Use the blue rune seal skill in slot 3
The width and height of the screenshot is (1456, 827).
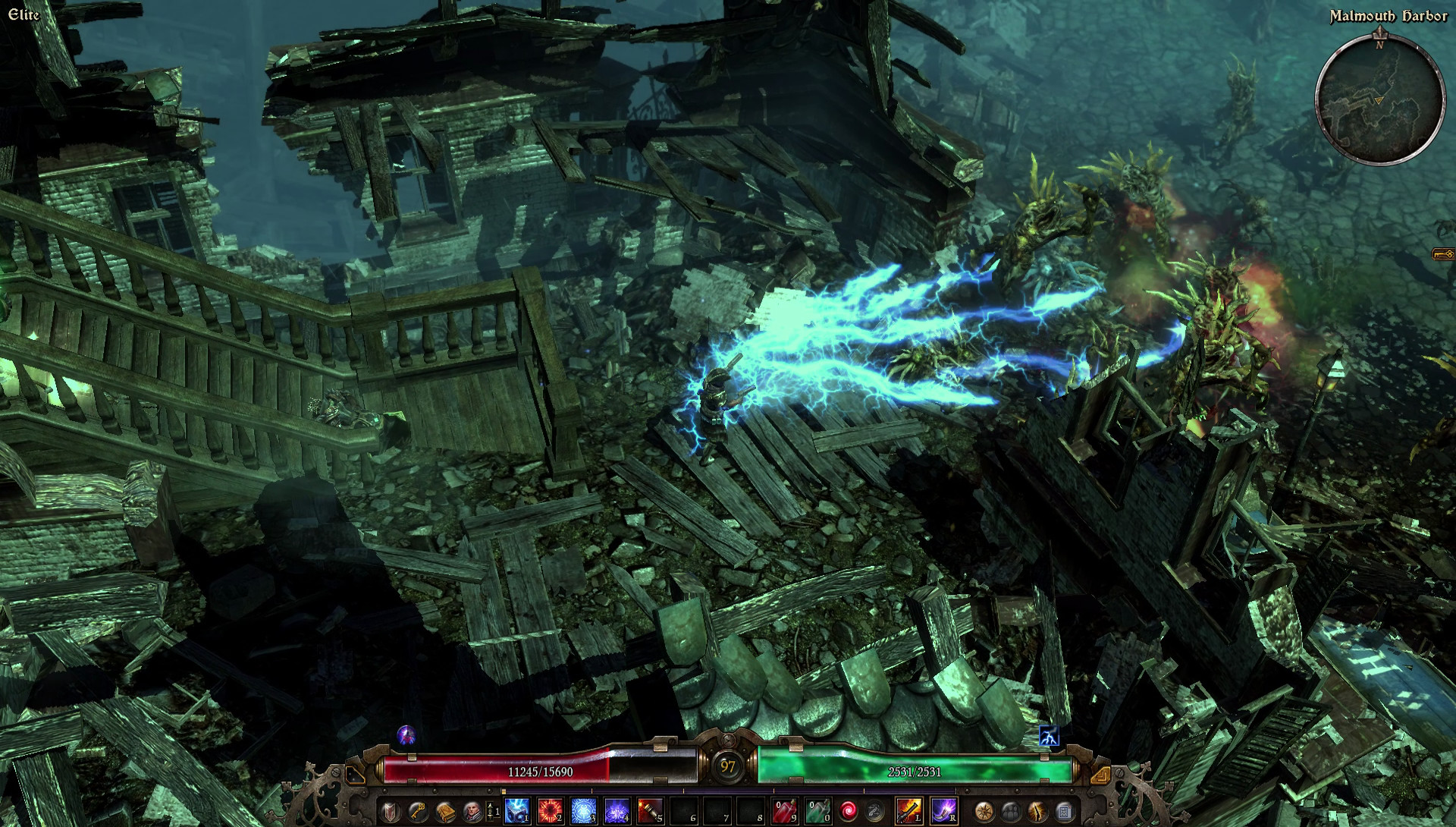point(583,810)
